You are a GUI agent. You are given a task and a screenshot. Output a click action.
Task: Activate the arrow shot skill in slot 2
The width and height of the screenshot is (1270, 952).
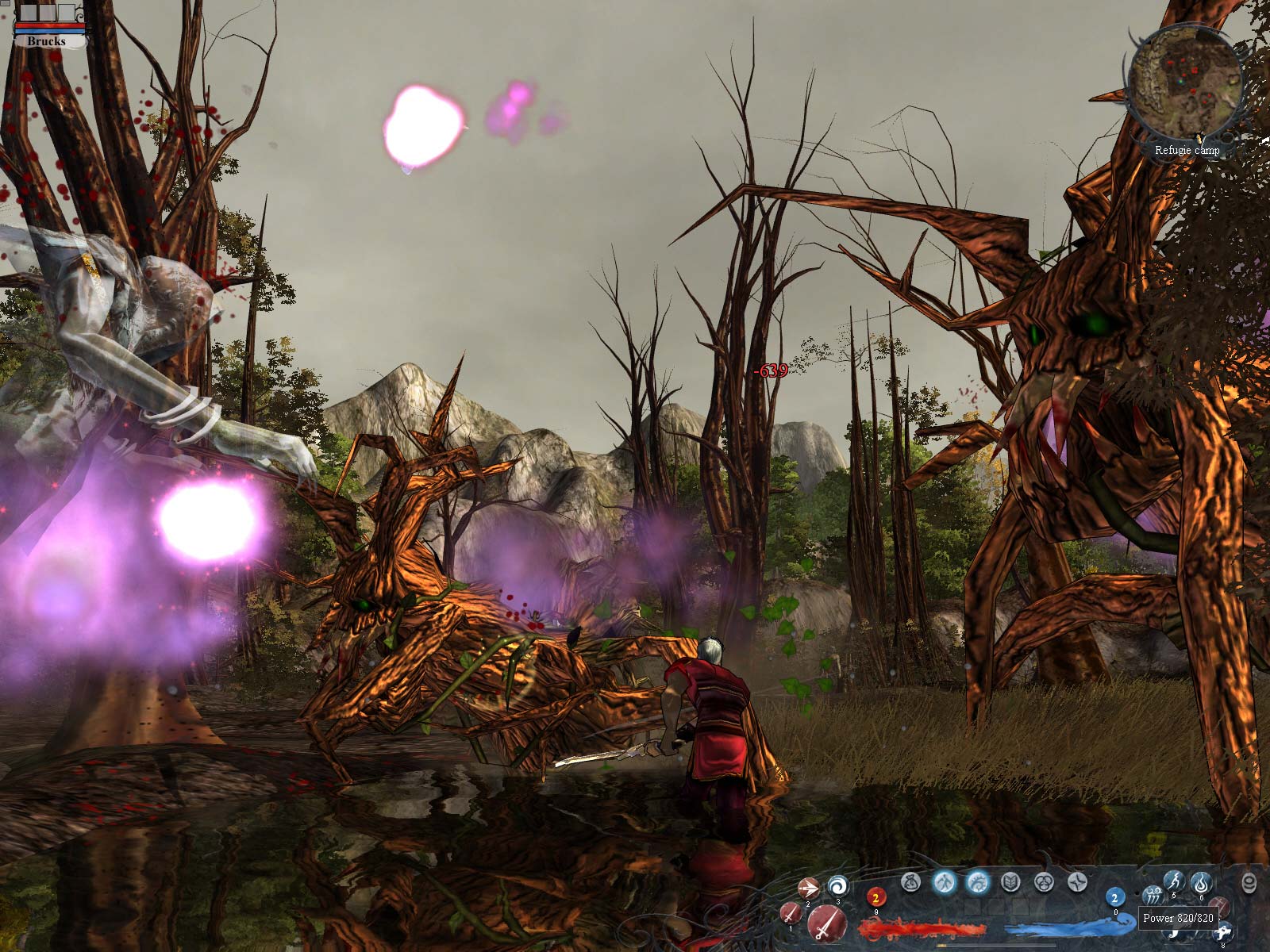point(809,888)
